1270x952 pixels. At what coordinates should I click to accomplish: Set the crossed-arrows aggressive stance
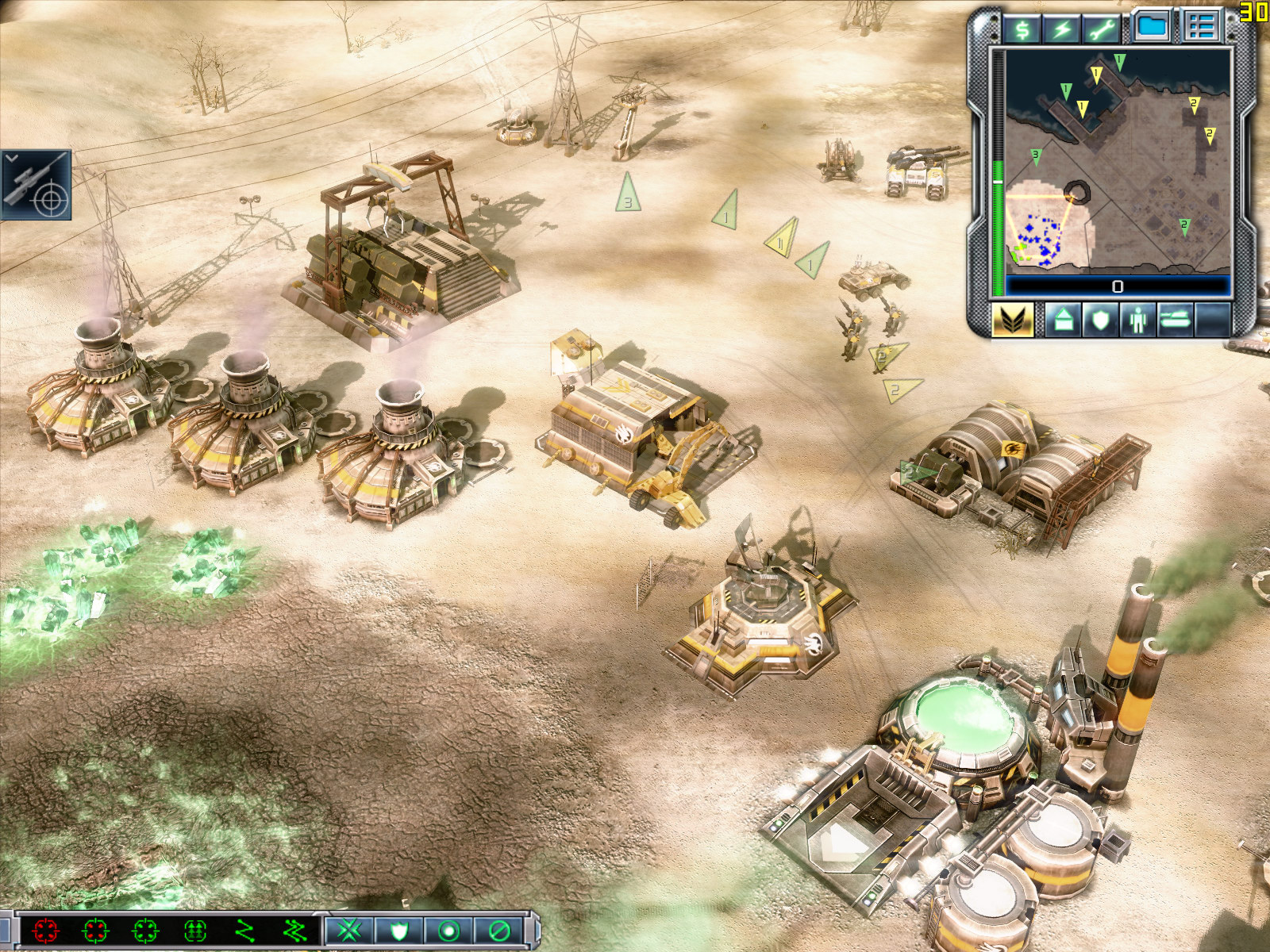[x=349, y=930]
